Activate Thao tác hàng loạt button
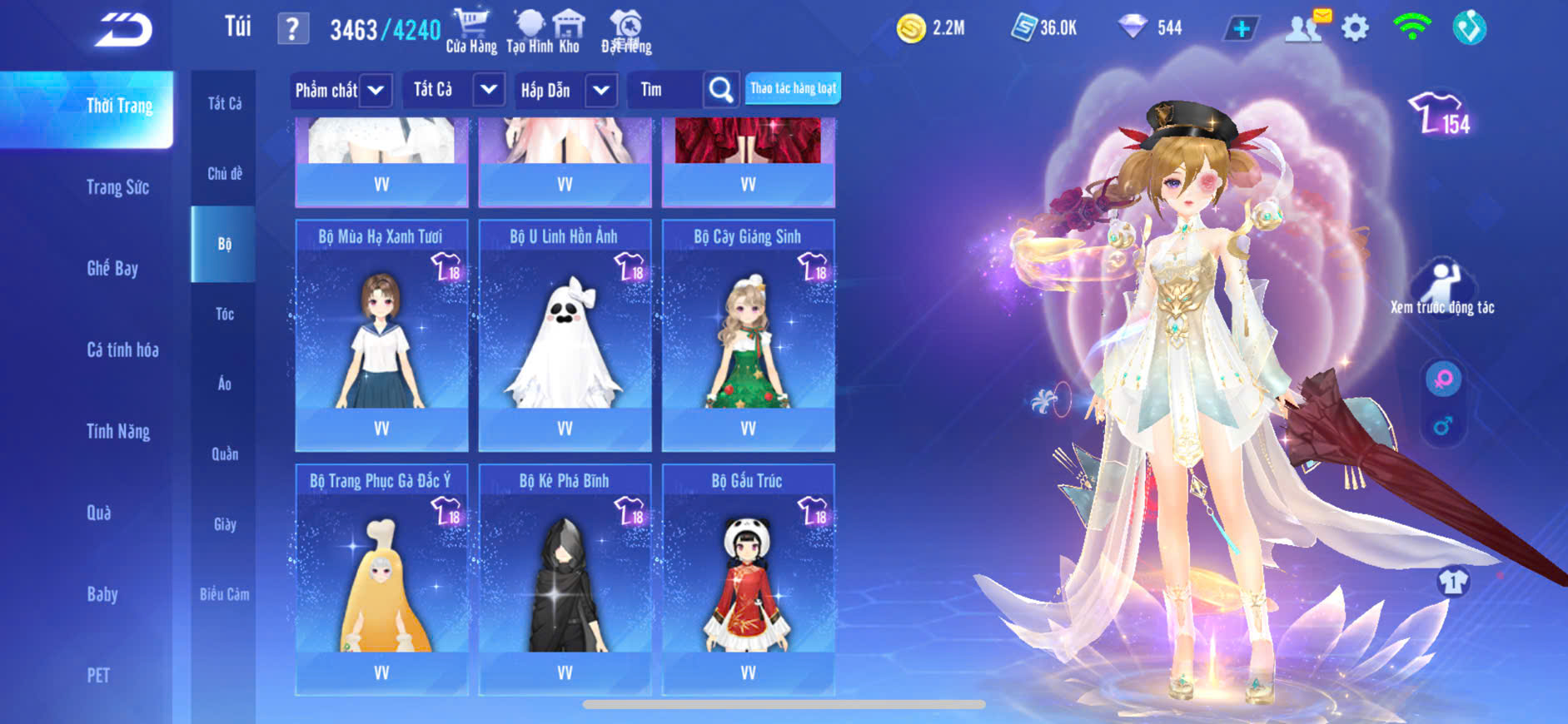This screenshot has height=724, width=1568. click(793, 88)
